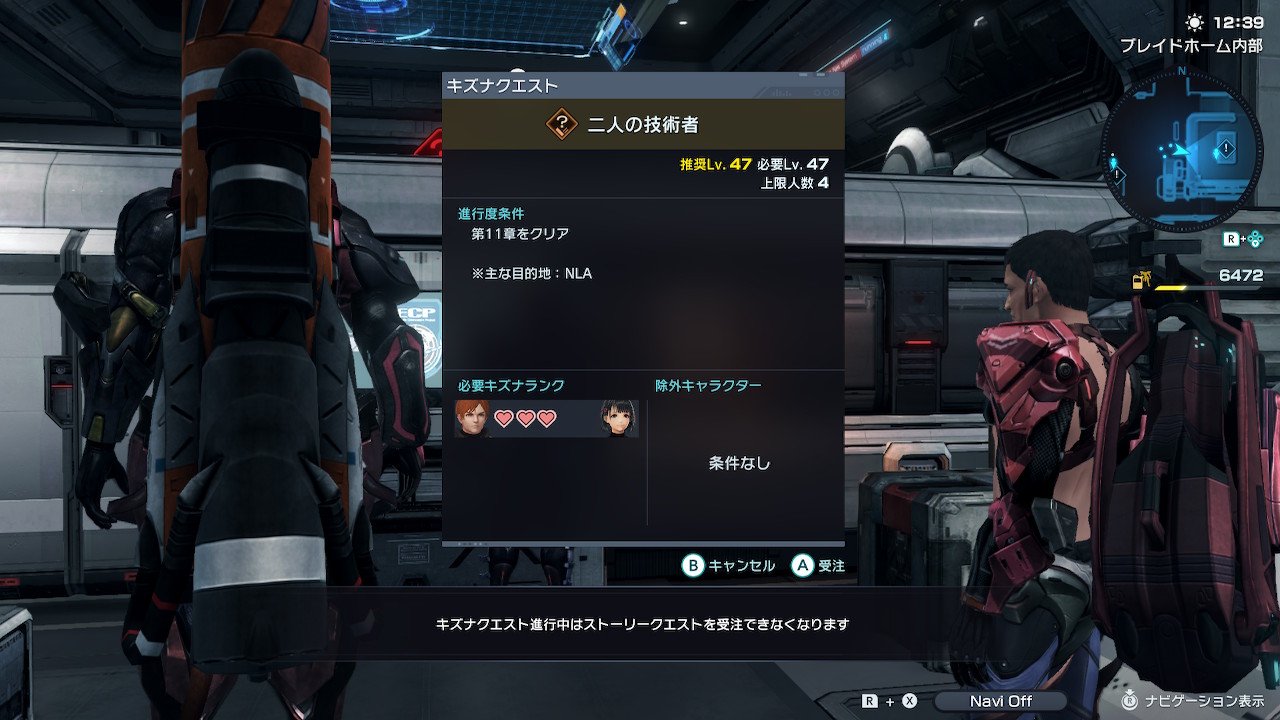Select the black-haired character portrait
This screenshot has height=720, width=1280.
click(x=616, y=419)
